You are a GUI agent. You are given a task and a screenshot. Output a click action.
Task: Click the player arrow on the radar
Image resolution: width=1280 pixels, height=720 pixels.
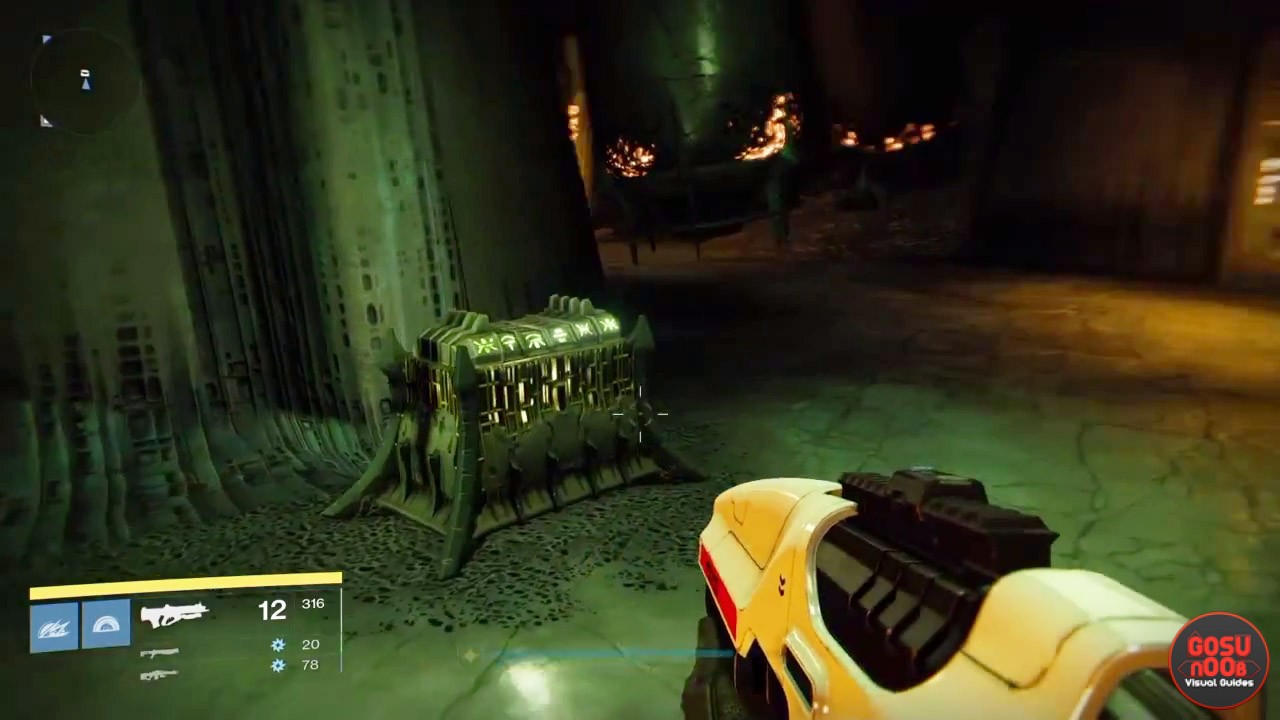click(85, 85)
